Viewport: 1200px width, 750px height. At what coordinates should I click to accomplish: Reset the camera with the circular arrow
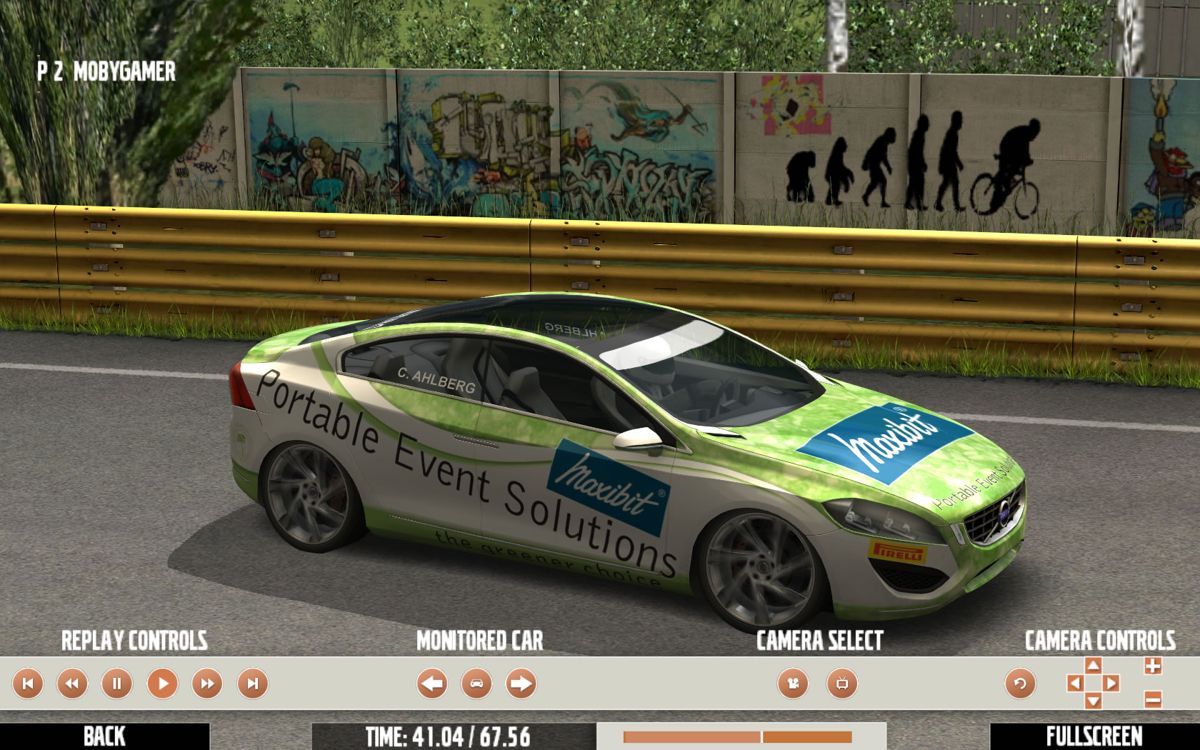(x=1020, y=684)
